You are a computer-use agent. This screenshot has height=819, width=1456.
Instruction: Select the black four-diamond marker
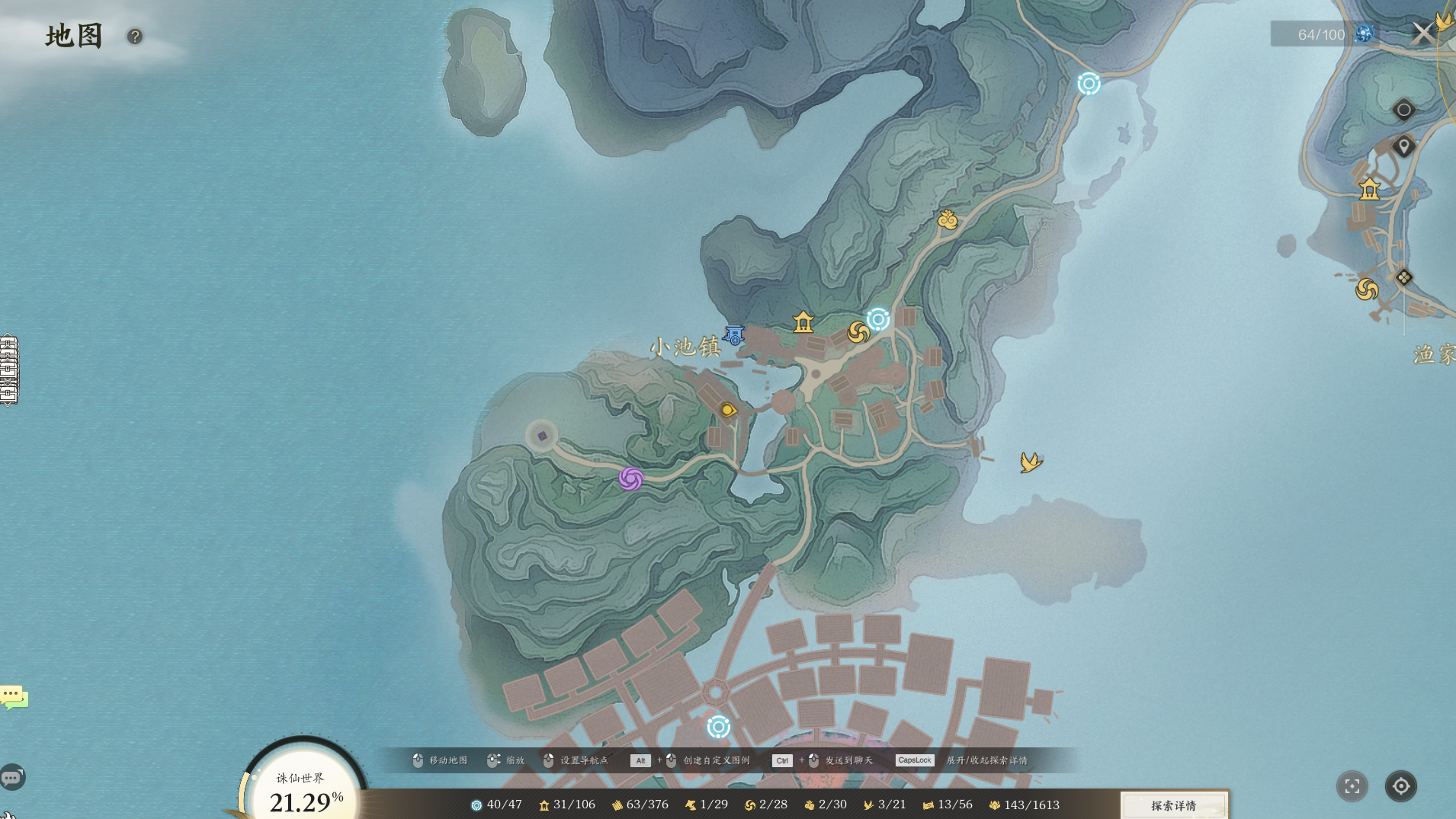tap(1403, 277)
